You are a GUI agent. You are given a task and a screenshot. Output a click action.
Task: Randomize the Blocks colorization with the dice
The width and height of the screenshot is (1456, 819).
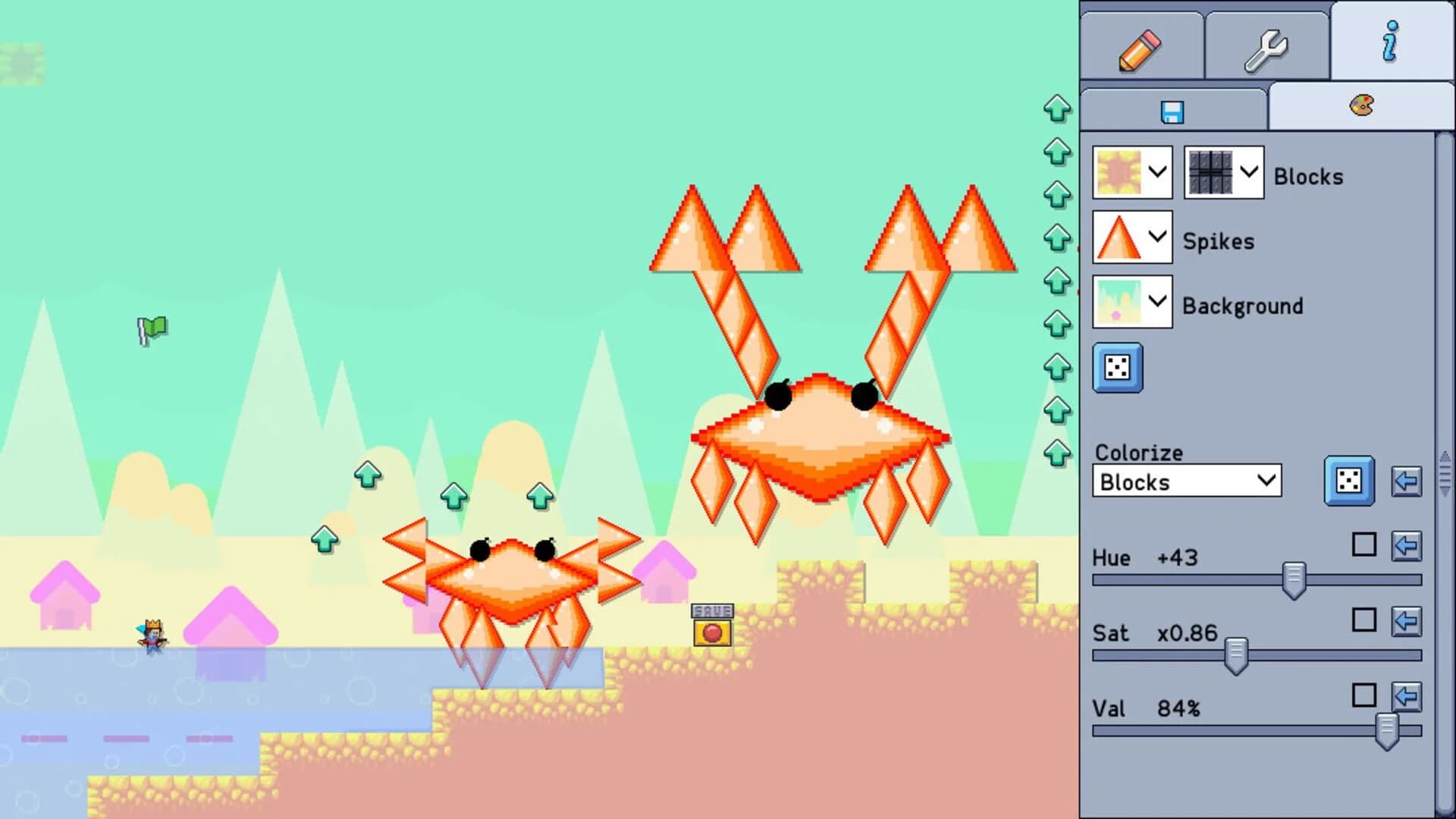pos(1348,481)
